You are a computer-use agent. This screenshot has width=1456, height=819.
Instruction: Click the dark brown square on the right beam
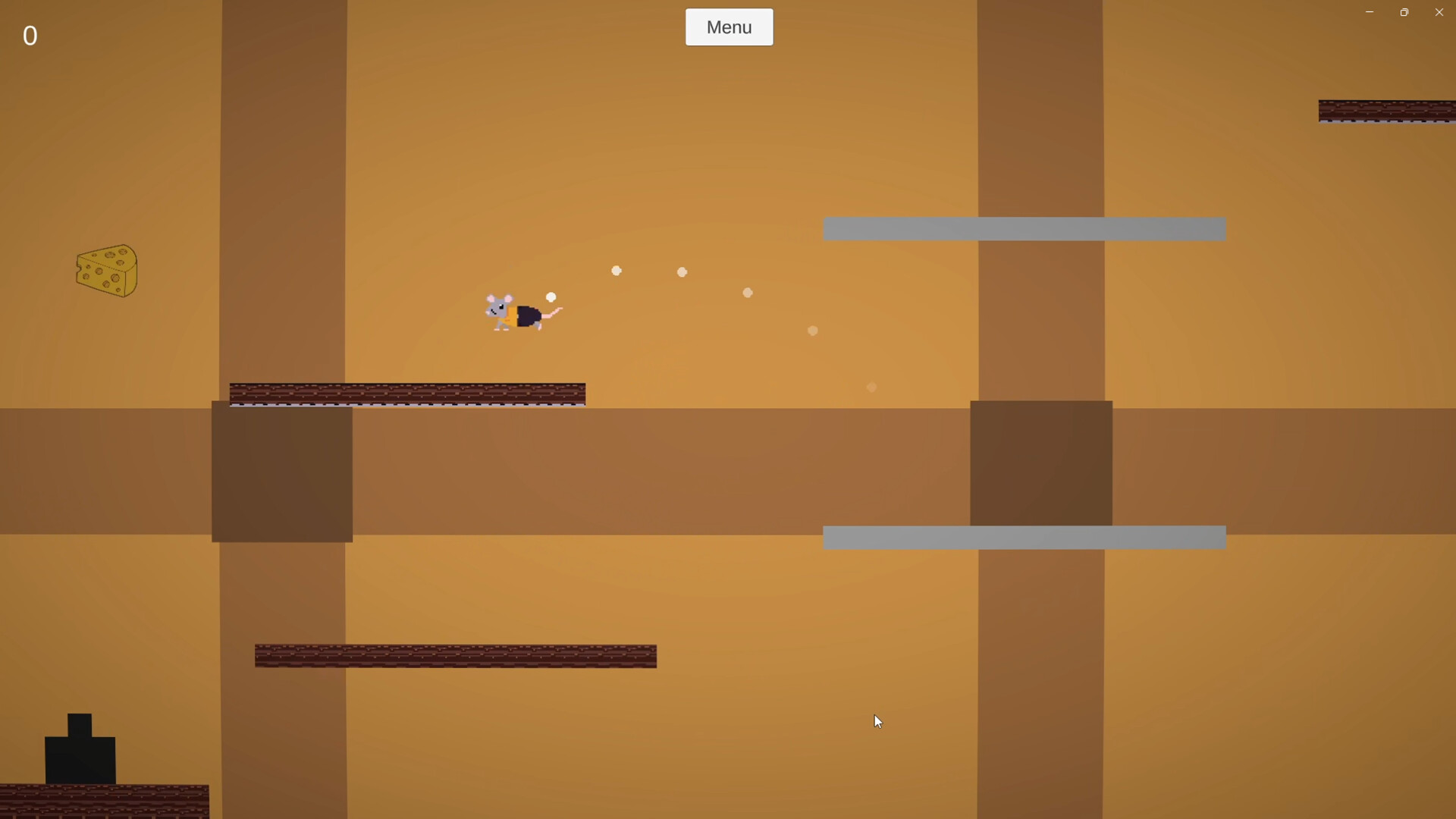click(x=1041, y=463)
